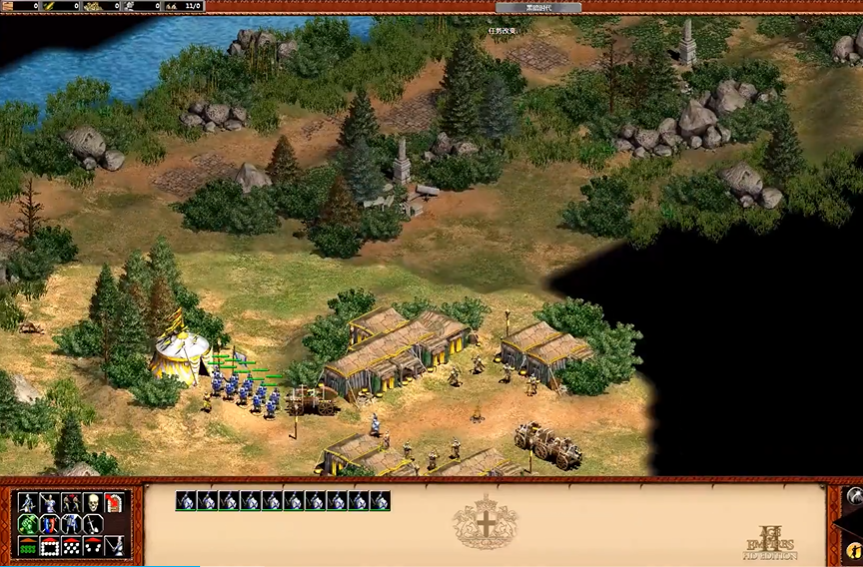The image size is (863, 567).
Task: Click the yellow round figure button
Action: tap(853, 549)
